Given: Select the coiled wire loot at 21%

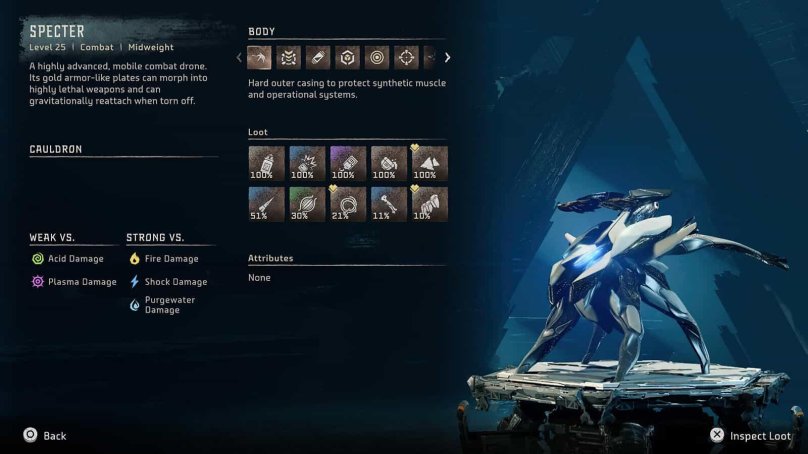Looking at the screenshot, I should tap(348, 204).
